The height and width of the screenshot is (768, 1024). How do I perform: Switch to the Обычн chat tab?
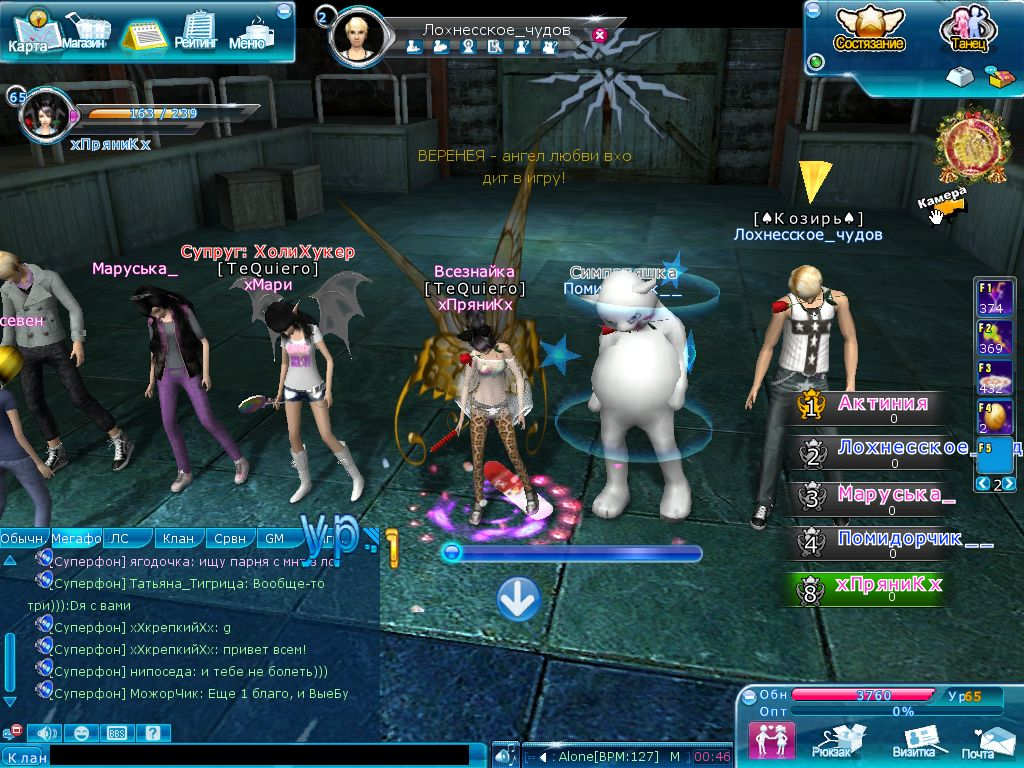22,538
